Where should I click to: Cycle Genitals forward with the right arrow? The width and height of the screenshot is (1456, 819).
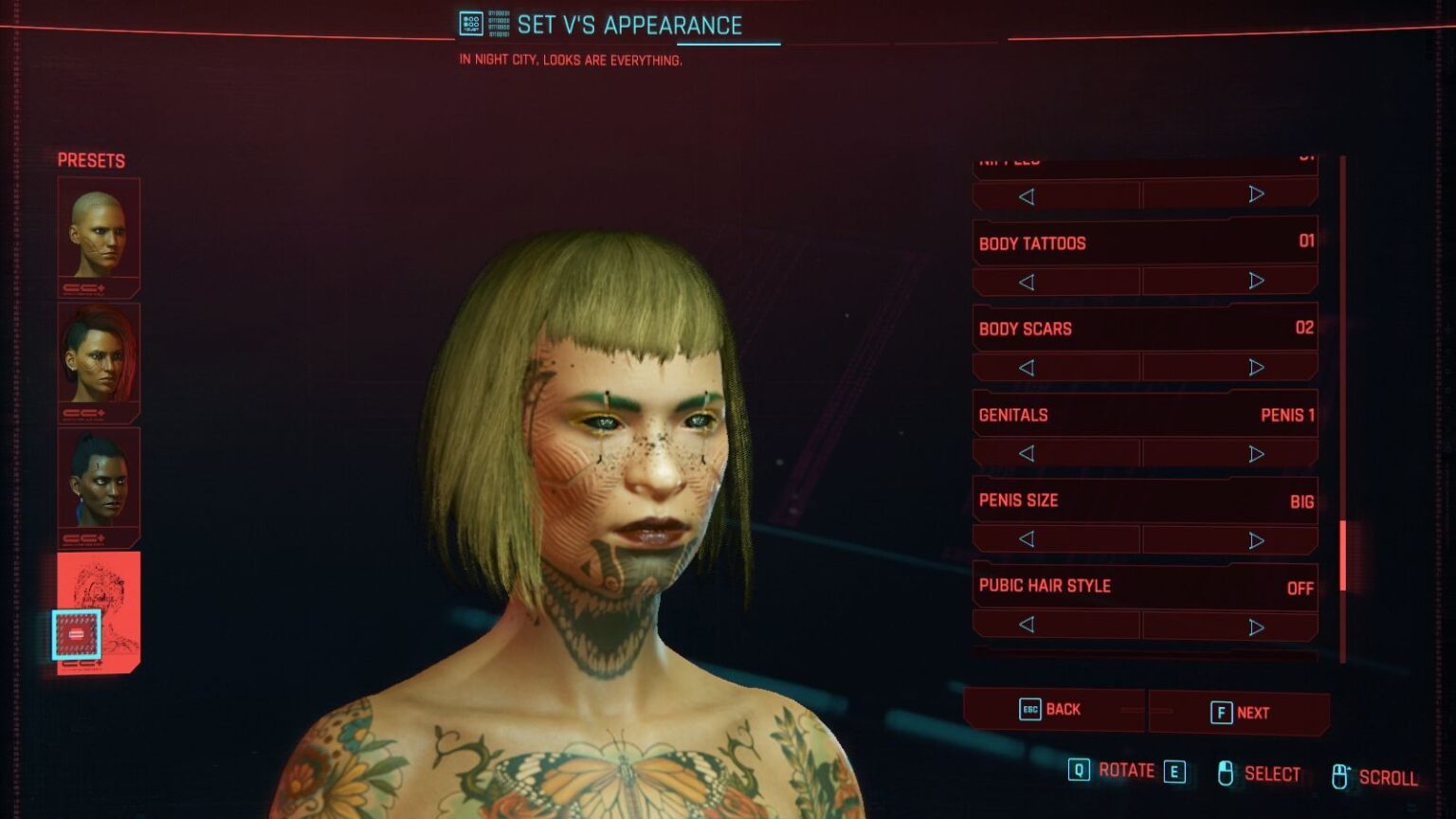pyautogui.click(x=1258, y=452)
